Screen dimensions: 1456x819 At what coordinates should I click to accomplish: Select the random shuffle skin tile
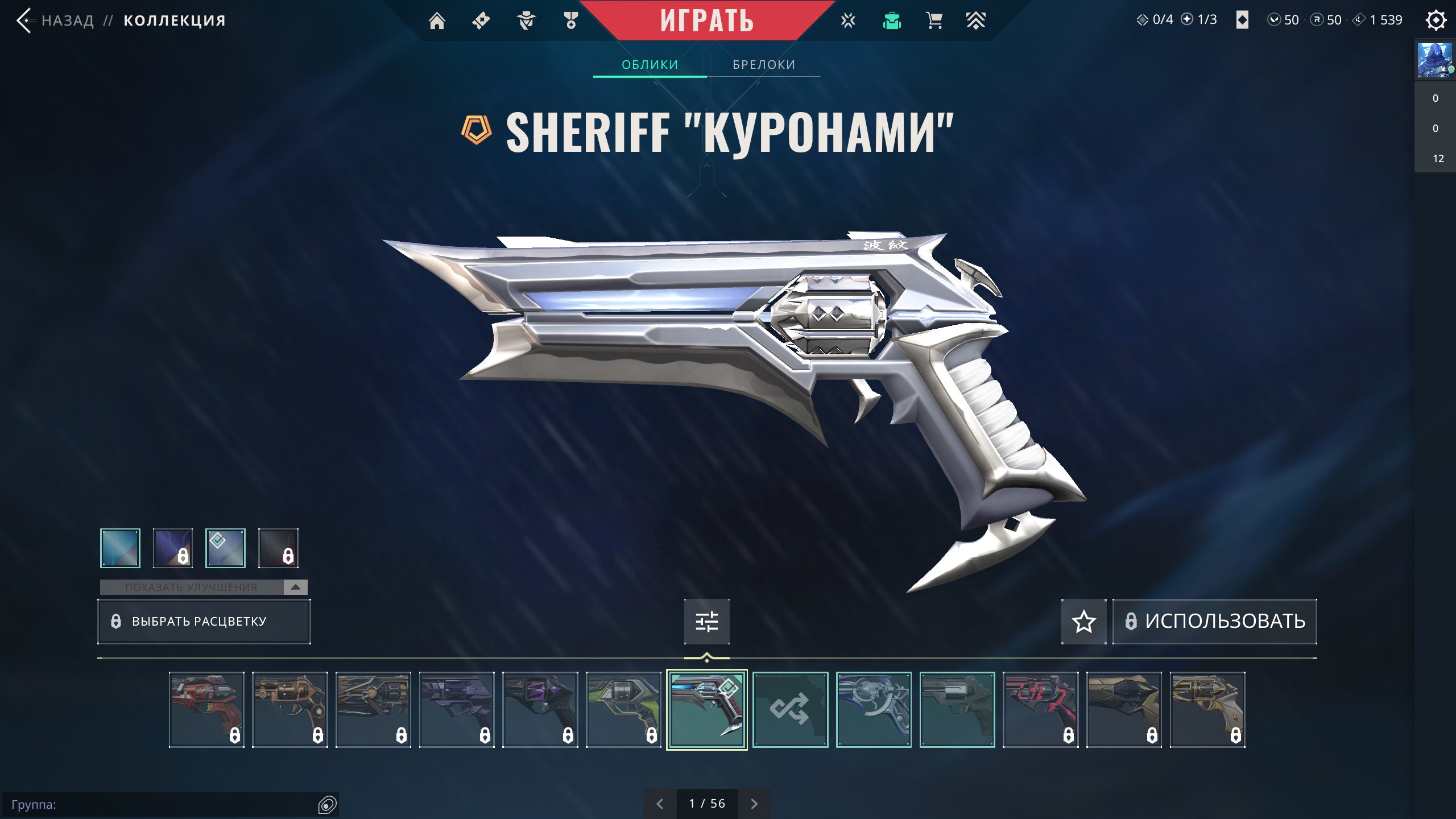790,709
